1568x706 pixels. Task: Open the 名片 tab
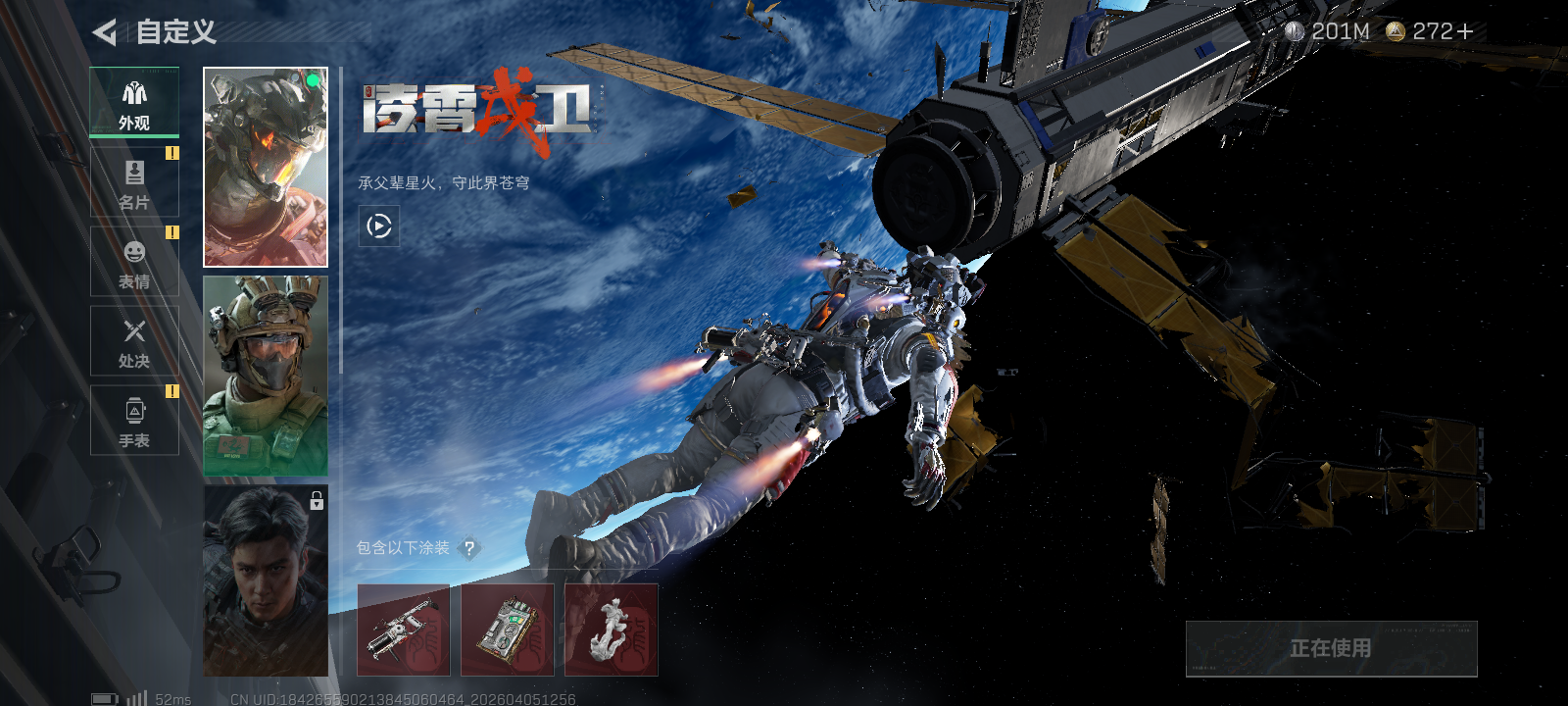pos(134,182)
